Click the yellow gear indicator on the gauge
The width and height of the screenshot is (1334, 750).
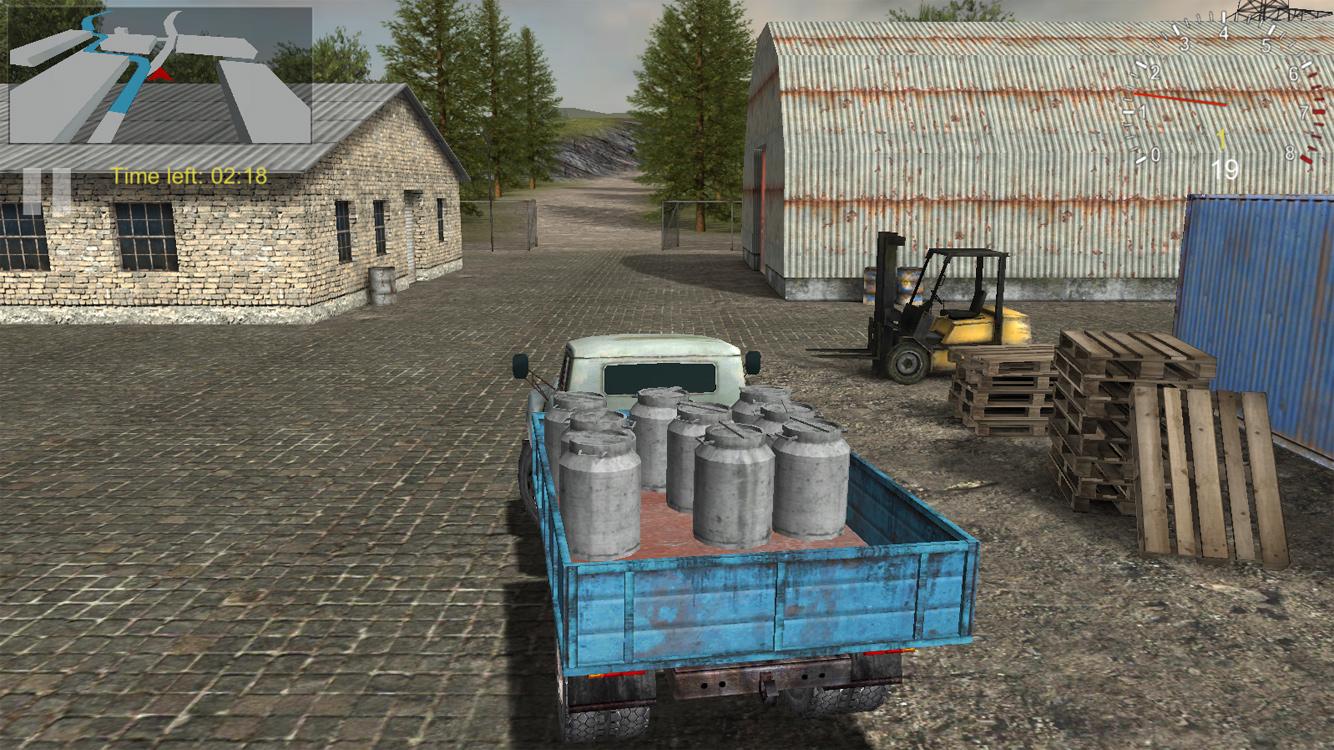pyautogui.click(x=1222, y=137)
